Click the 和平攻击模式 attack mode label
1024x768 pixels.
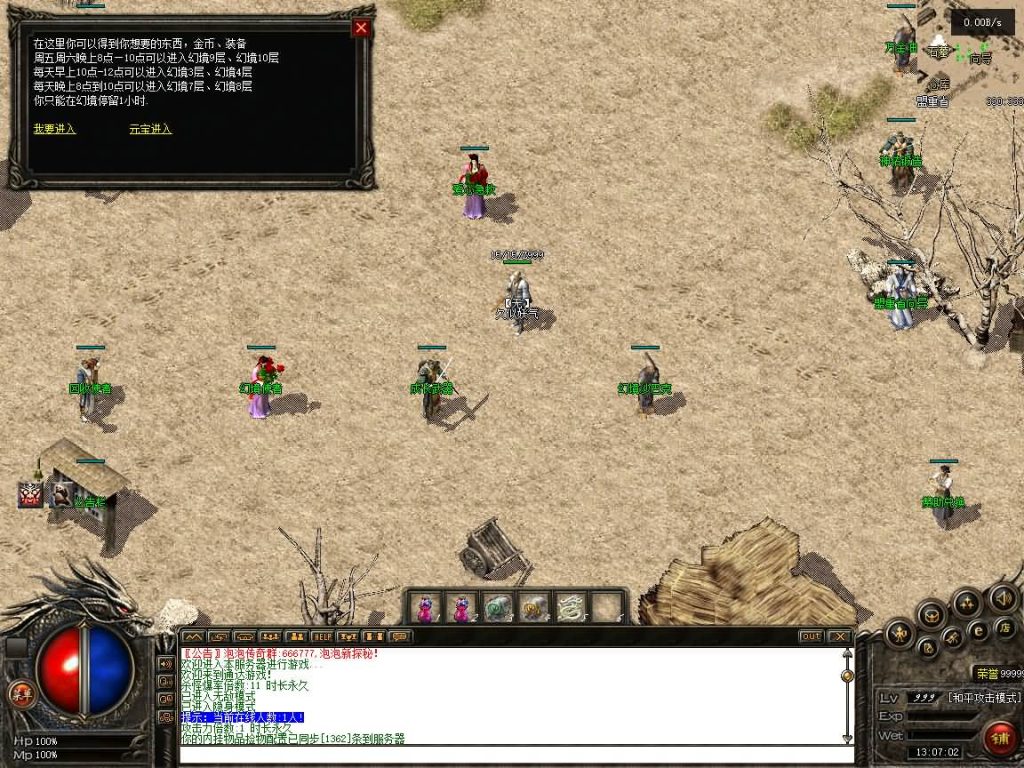[x=984, y=697]
